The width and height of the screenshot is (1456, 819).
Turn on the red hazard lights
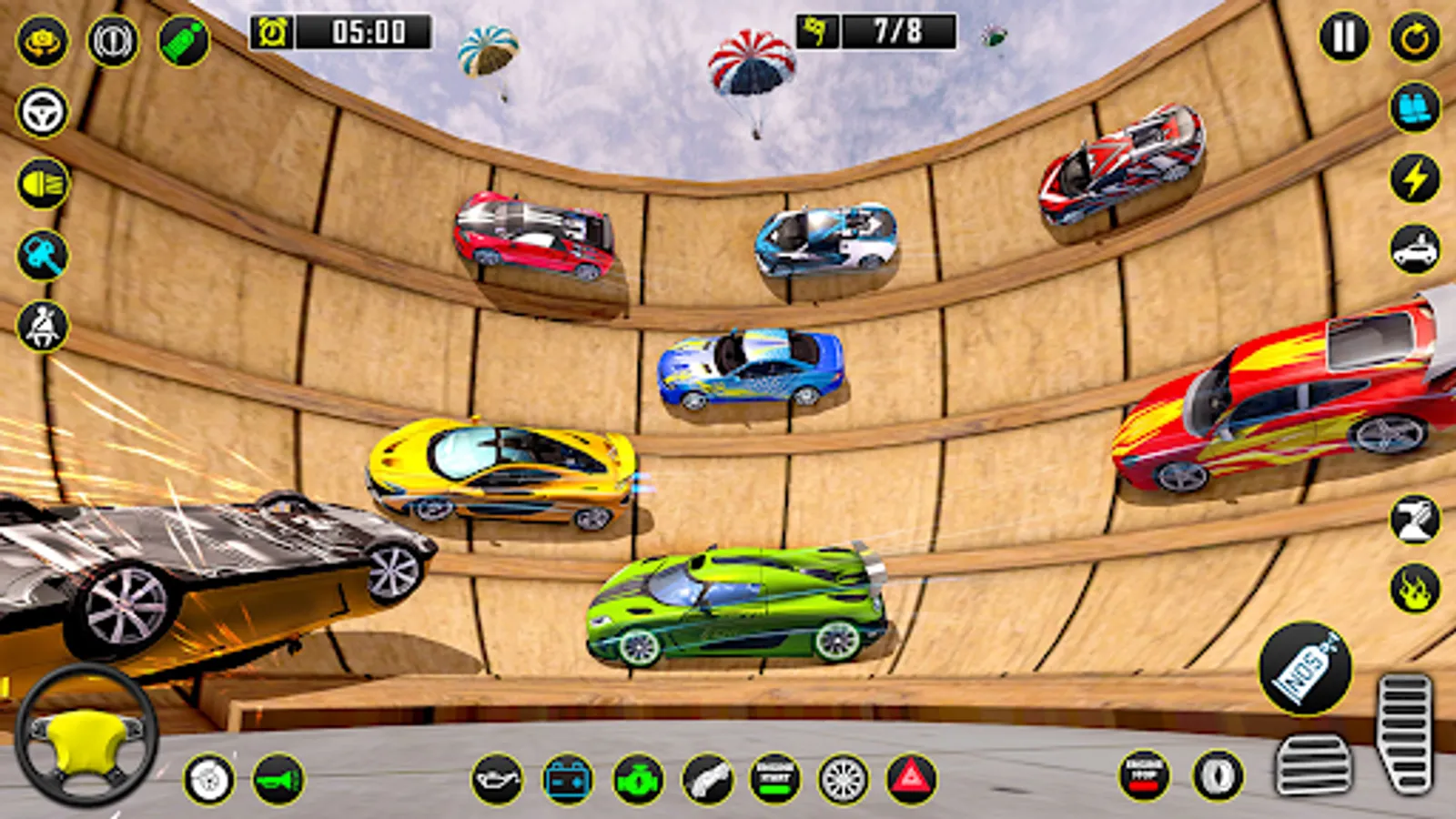911,780
